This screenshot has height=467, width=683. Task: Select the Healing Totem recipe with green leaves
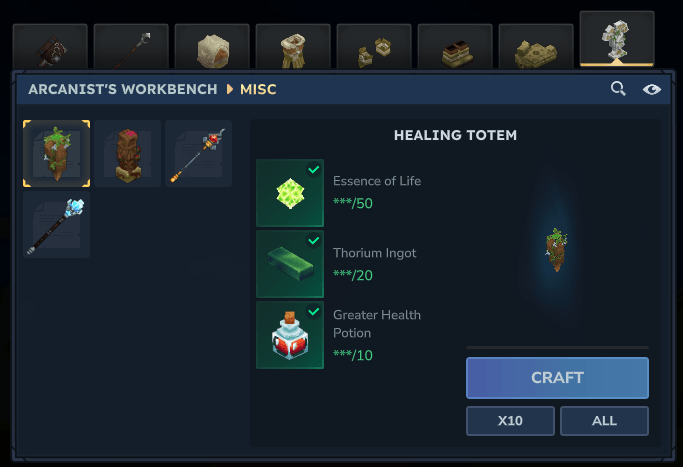tap(57, 154)
